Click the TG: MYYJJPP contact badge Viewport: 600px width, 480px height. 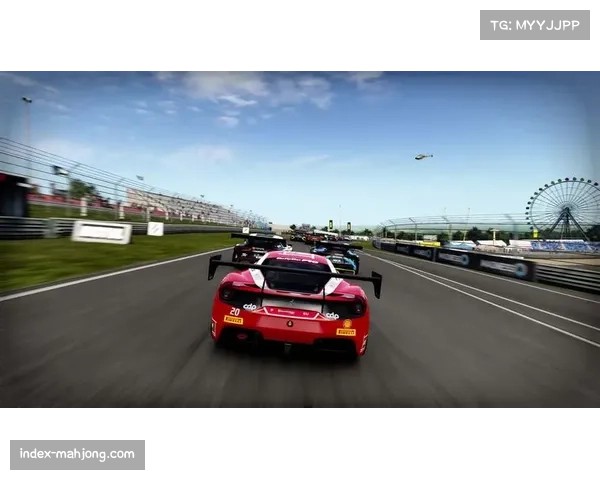pos(535,24)
